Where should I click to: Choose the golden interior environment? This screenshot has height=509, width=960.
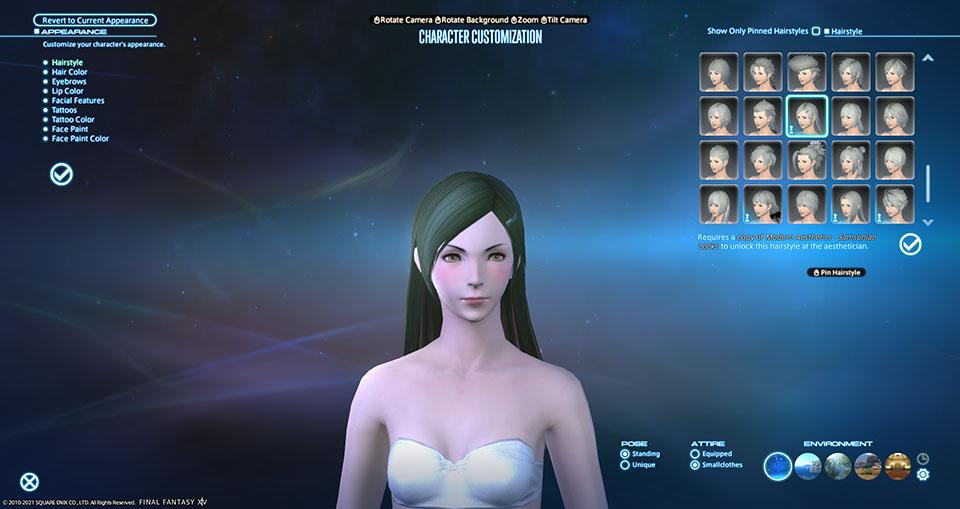click(898, 465)
